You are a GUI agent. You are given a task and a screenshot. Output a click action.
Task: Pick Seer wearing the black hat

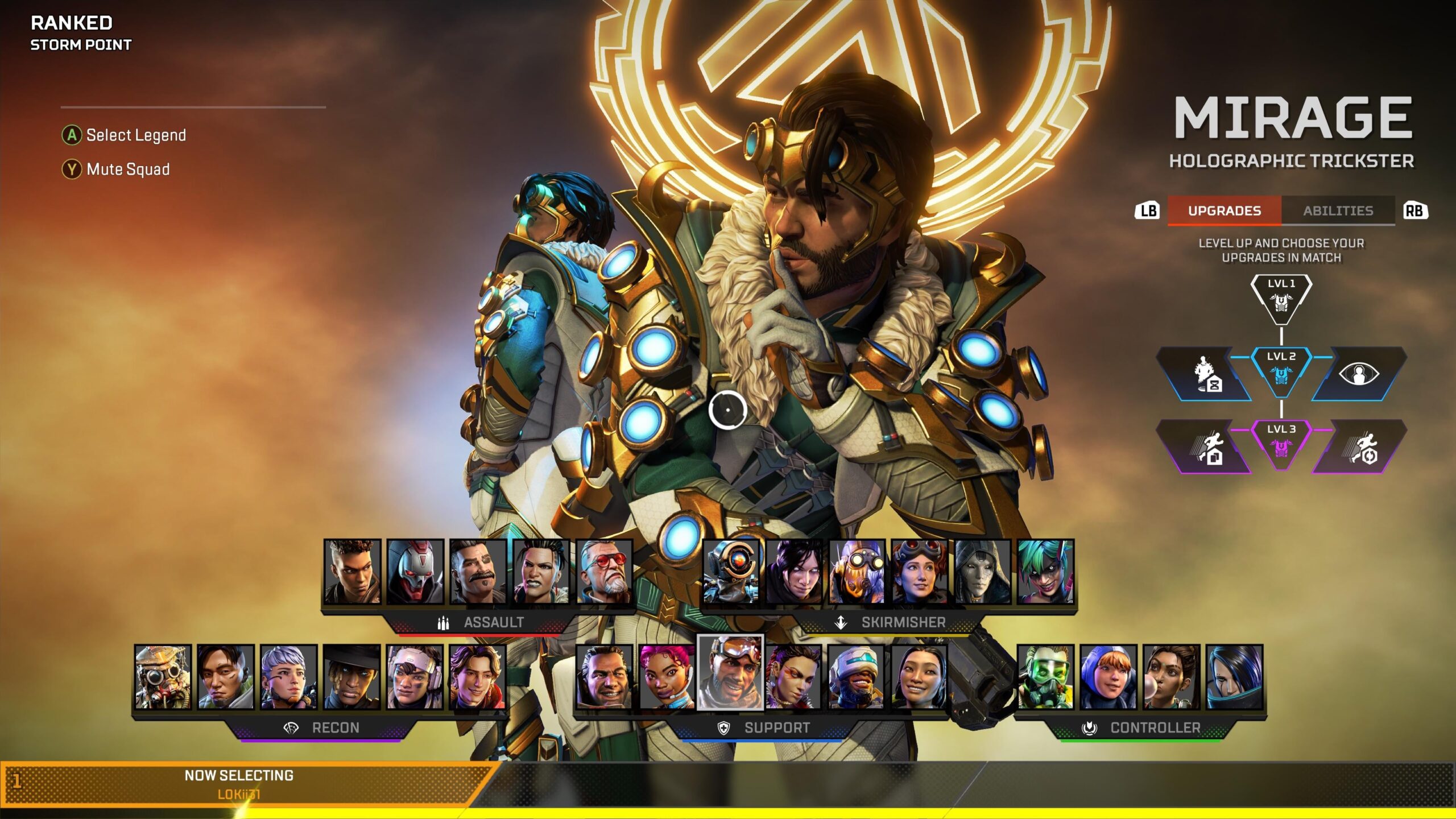351,677
